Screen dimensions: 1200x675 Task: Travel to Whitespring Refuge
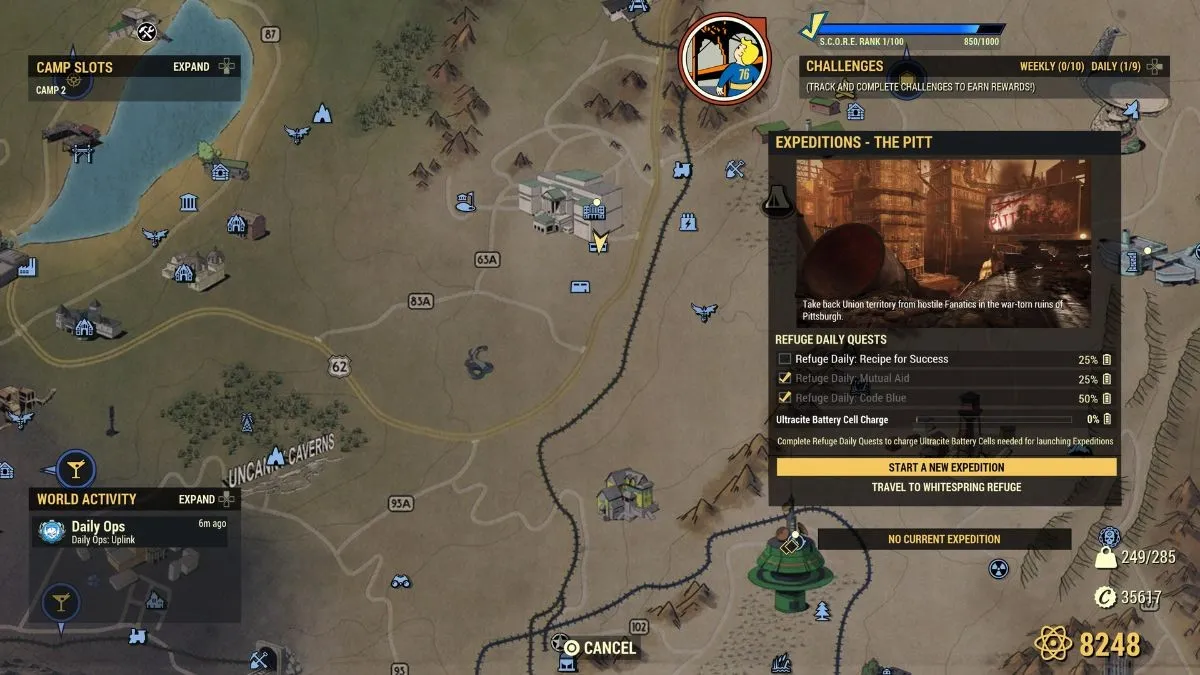pyautogui.click(x=946, y=488)
